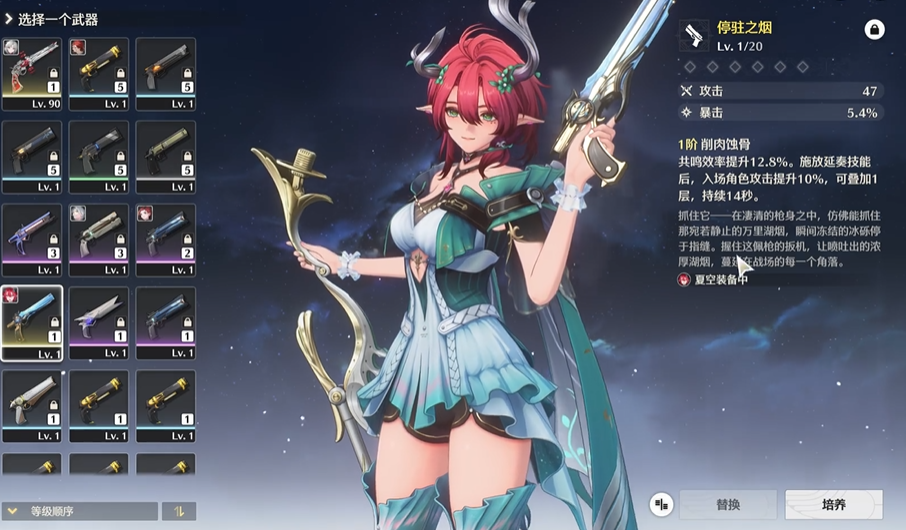906x530 pixels.
Task: Choose the highlighted blue pistol with gold border
Action: coord(32,322)
